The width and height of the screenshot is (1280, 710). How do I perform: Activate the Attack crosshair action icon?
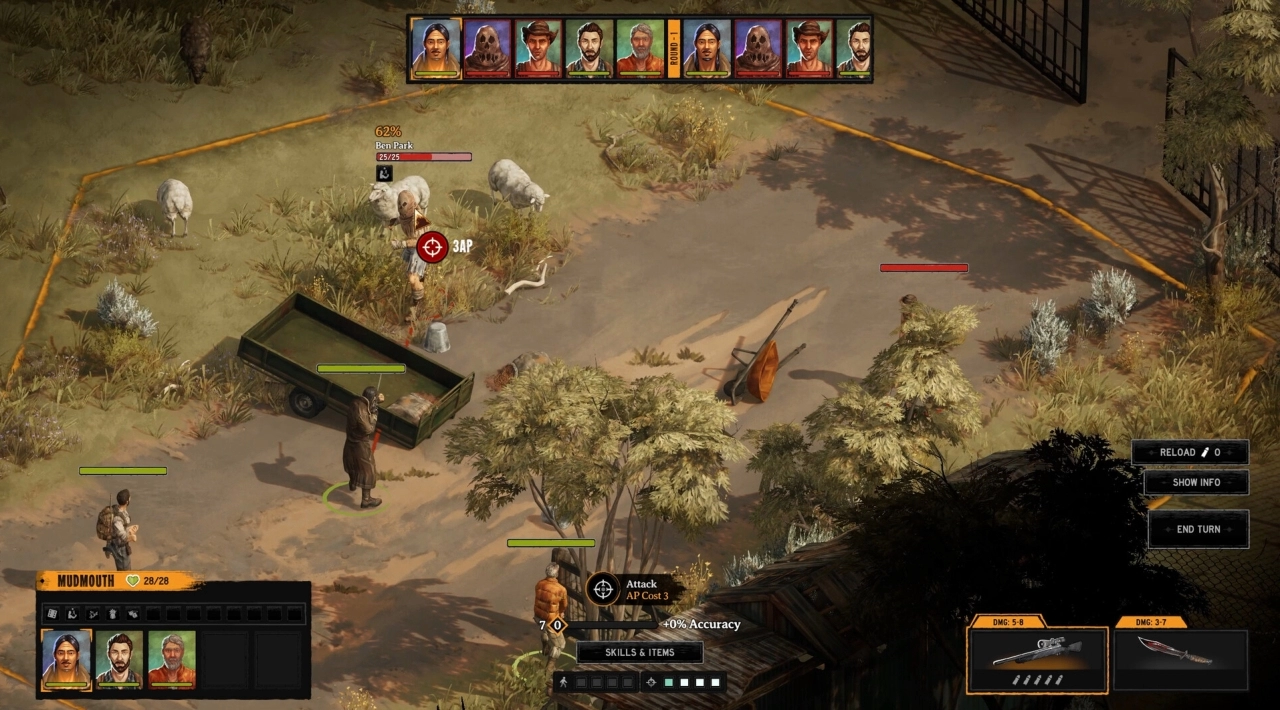[x=602, y=589]
